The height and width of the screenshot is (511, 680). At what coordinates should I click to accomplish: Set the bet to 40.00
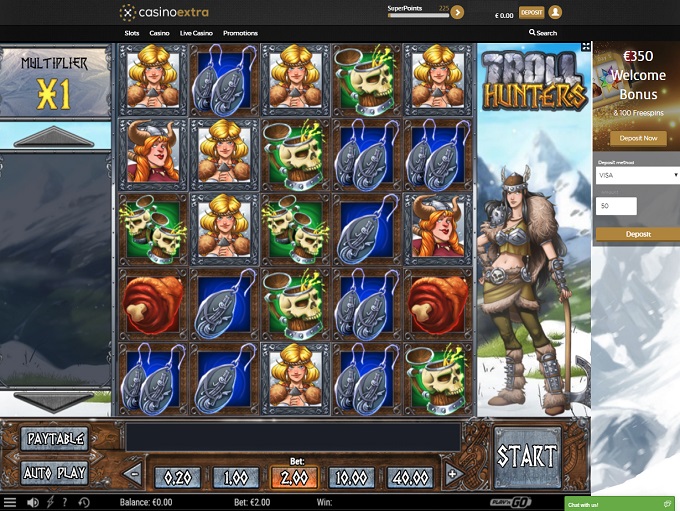[410, 476]
